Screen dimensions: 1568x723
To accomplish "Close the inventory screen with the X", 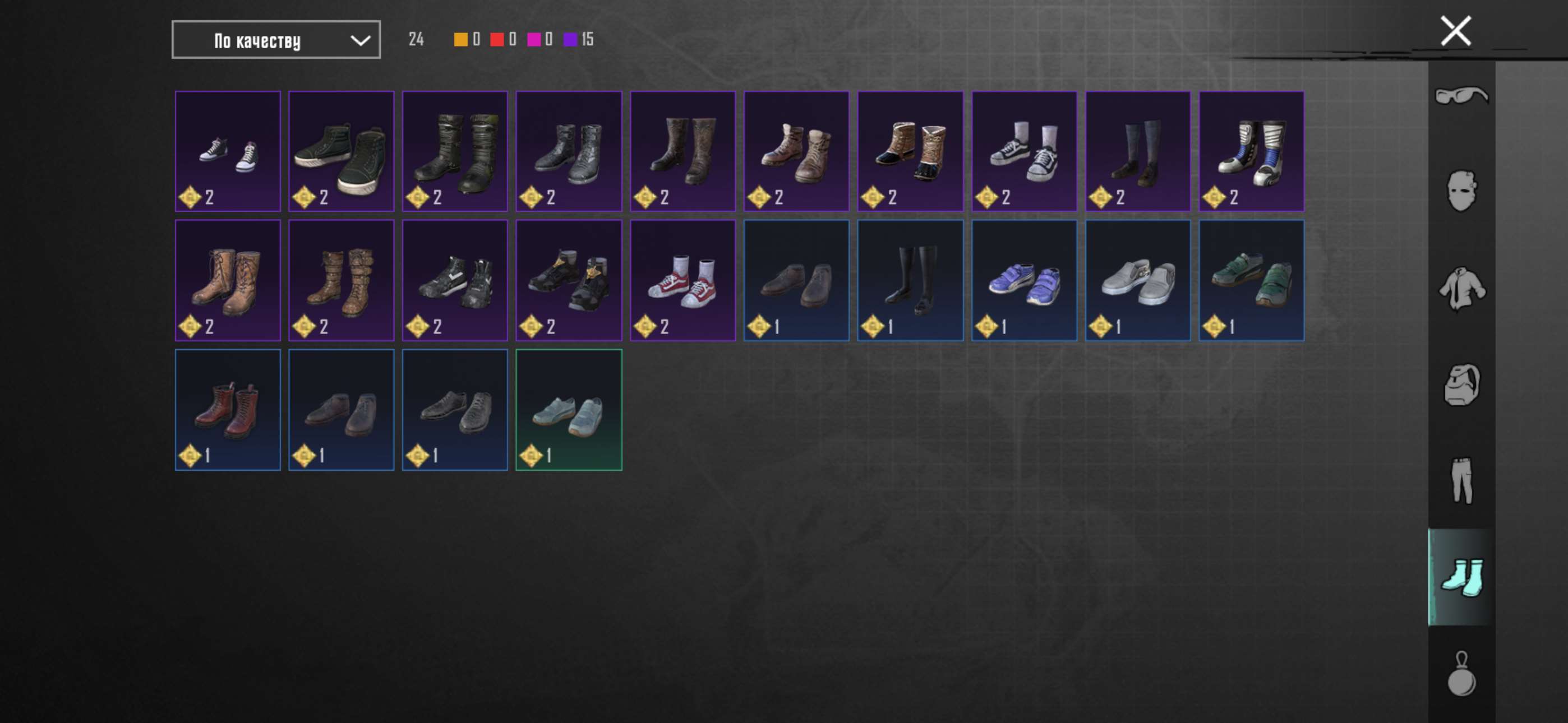I will click(1455, 31).
